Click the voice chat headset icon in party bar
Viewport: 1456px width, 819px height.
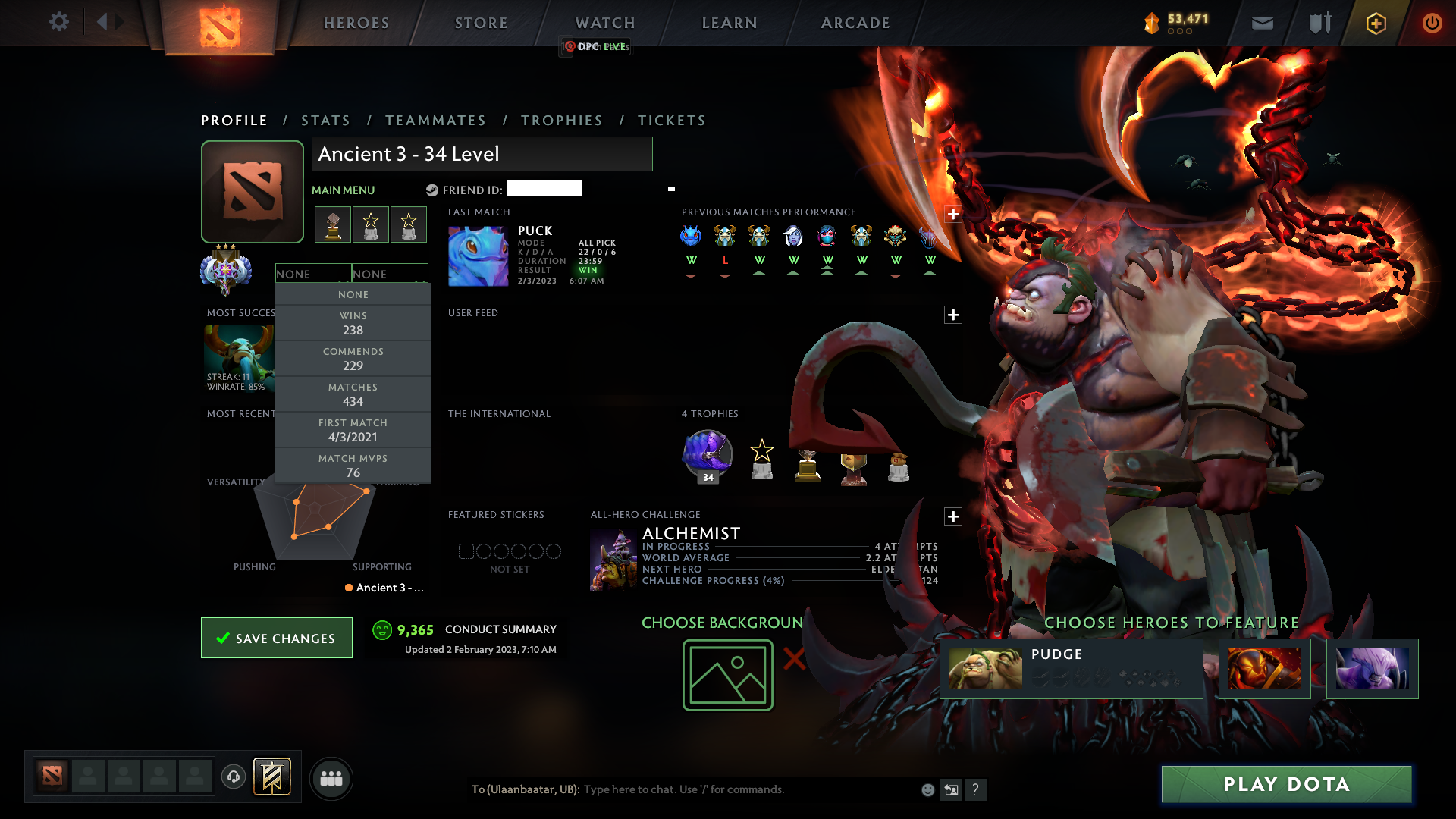click(x=234, y=778)
